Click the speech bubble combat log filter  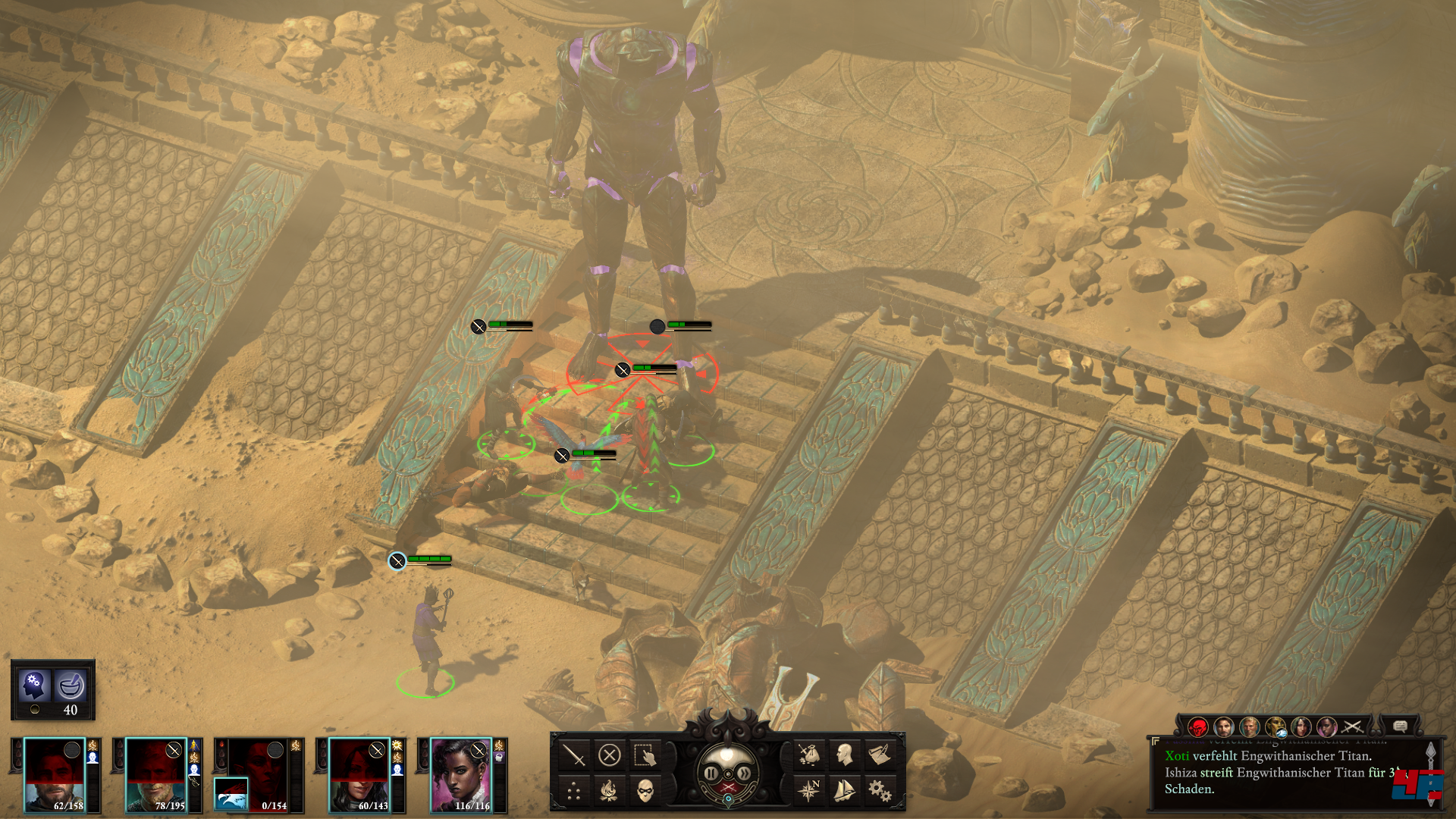tap(1400, 726)
